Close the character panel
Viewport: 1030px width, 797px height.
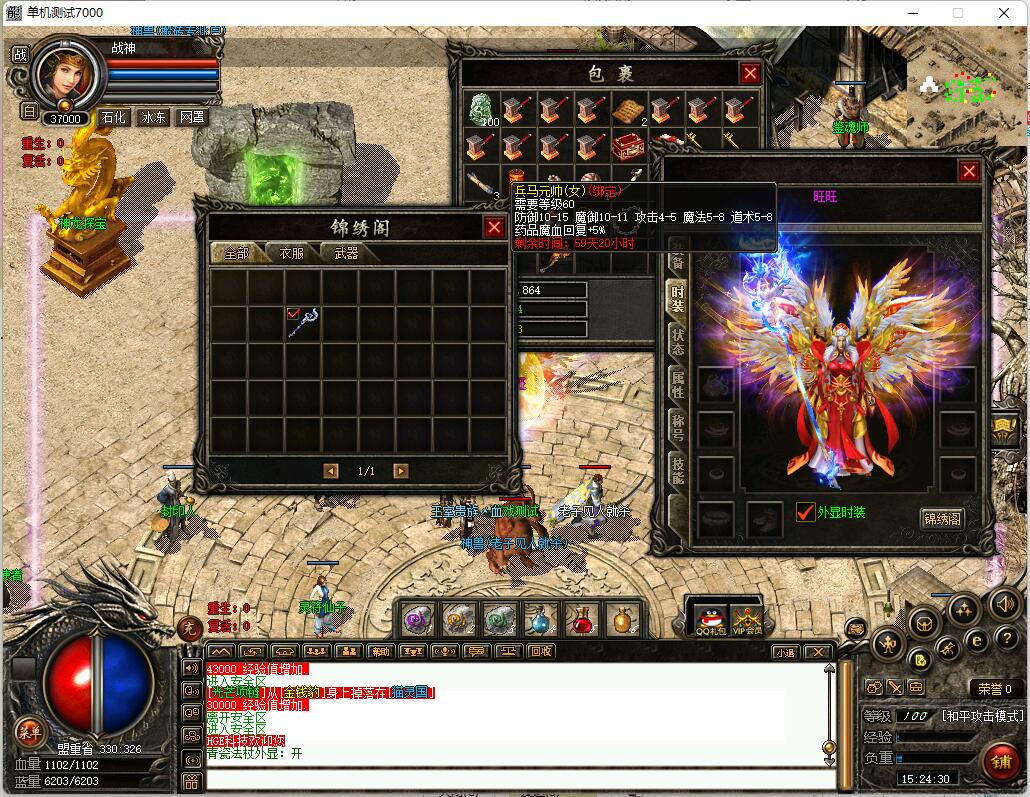coord(969,171)
